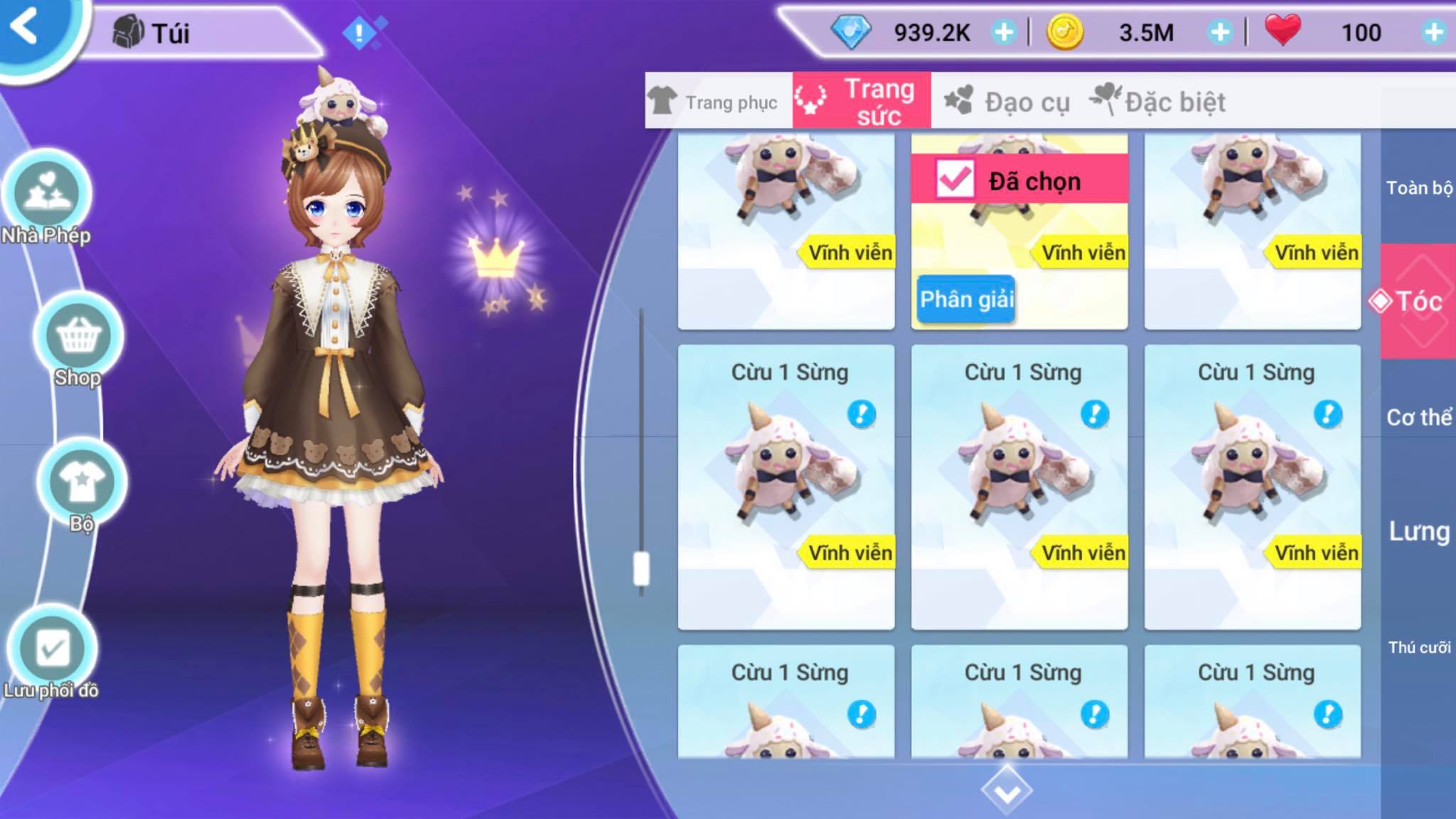Switch to the Lưng category
This screenshot has height=819, width=1456.
click(1418, 531)
